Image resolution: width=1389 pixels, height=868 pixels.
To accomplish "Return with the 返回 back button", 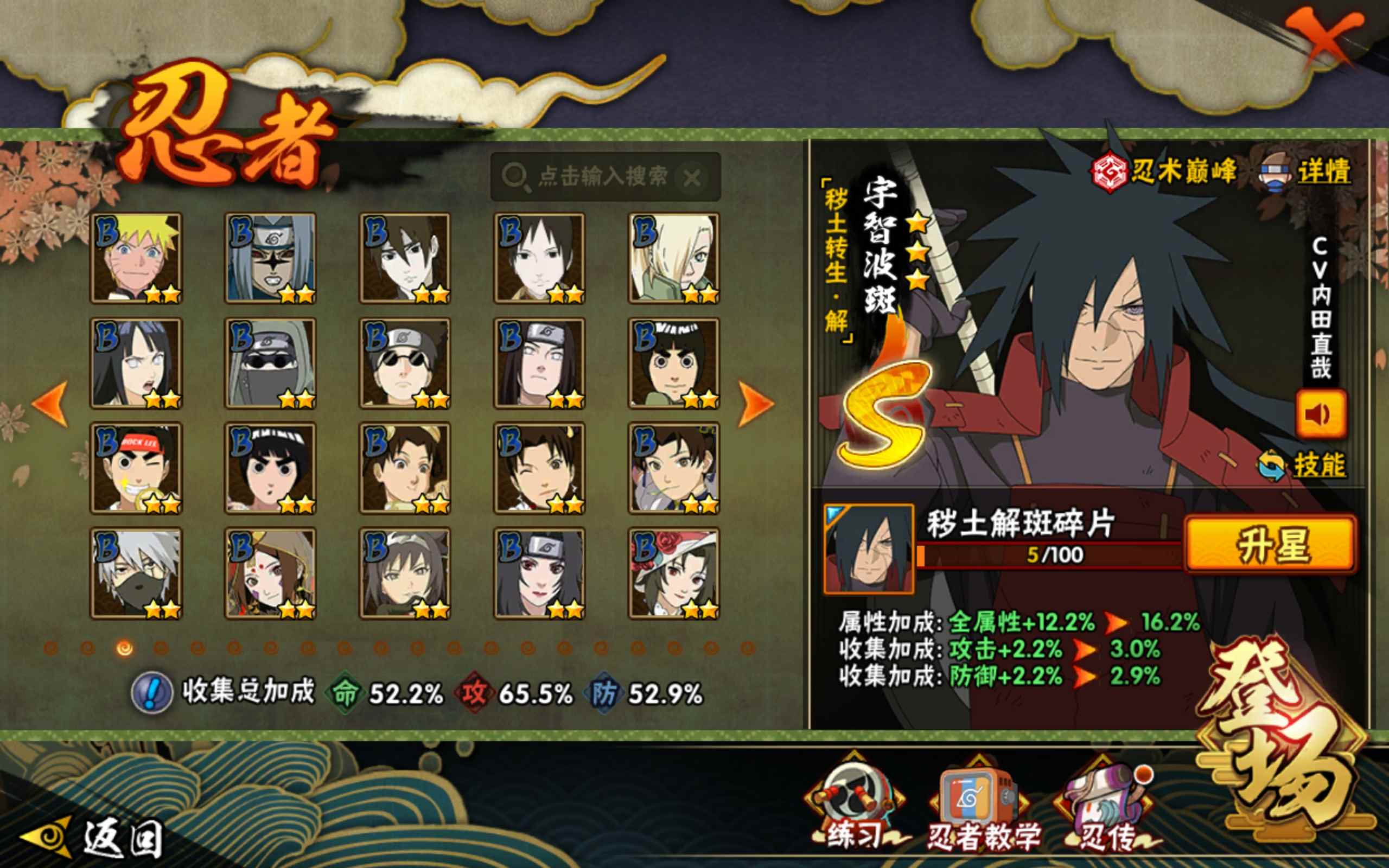I will coord(92,838).
